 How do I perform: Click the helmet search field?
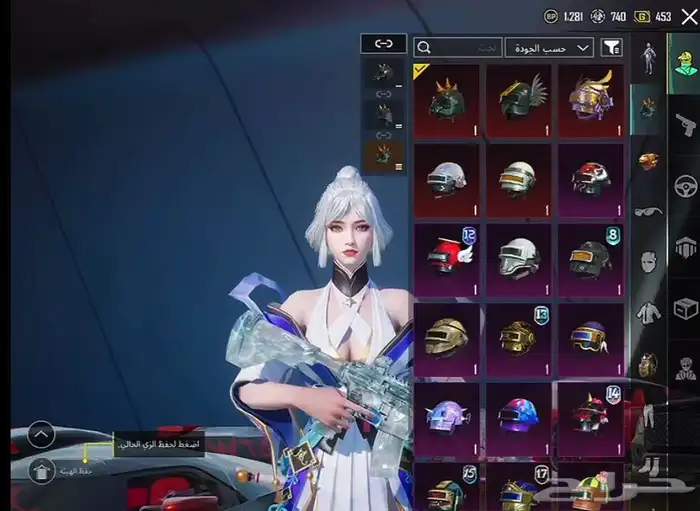(458, 47)
